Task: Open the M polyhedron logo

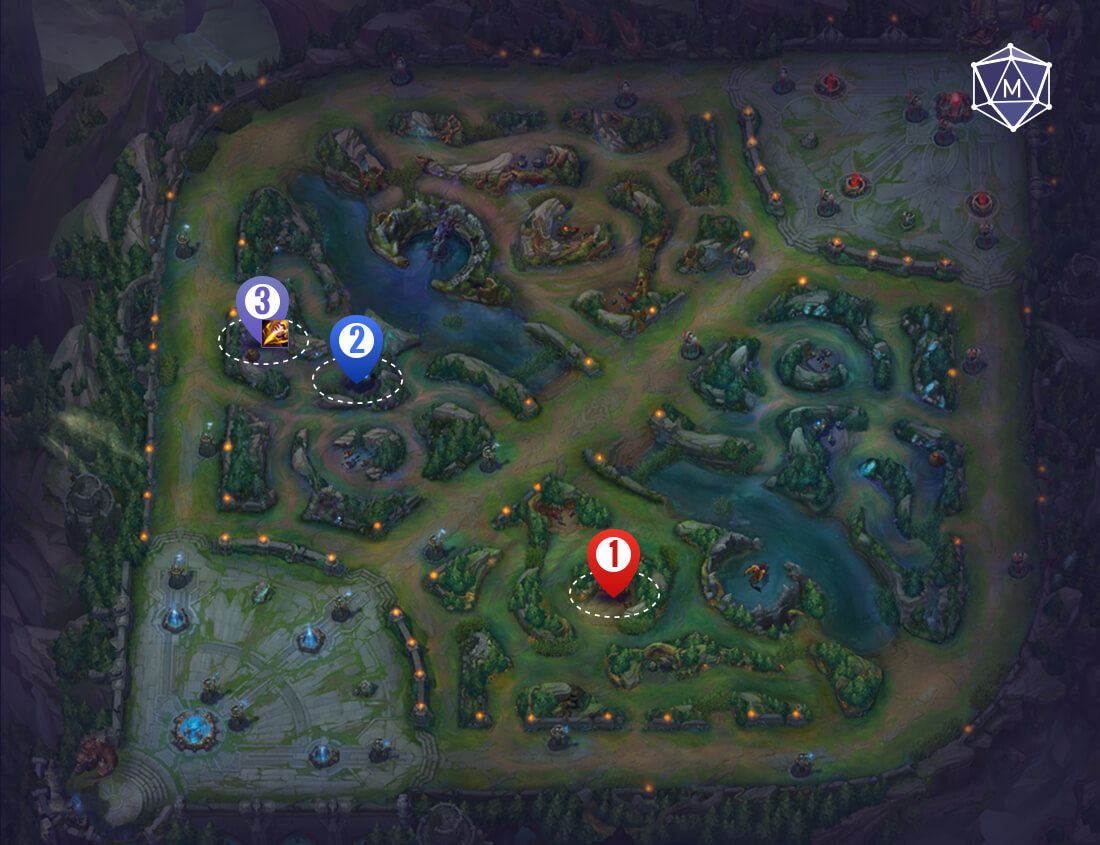Action: point(1011,88)
